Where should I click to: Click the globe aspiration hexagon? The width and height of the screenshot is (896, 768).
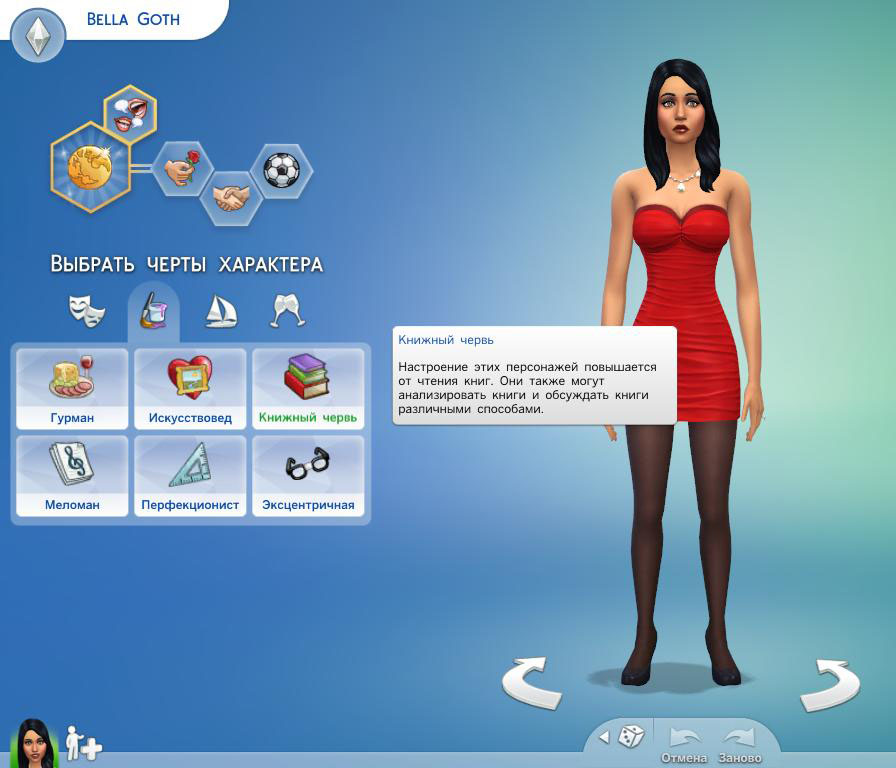88,167
